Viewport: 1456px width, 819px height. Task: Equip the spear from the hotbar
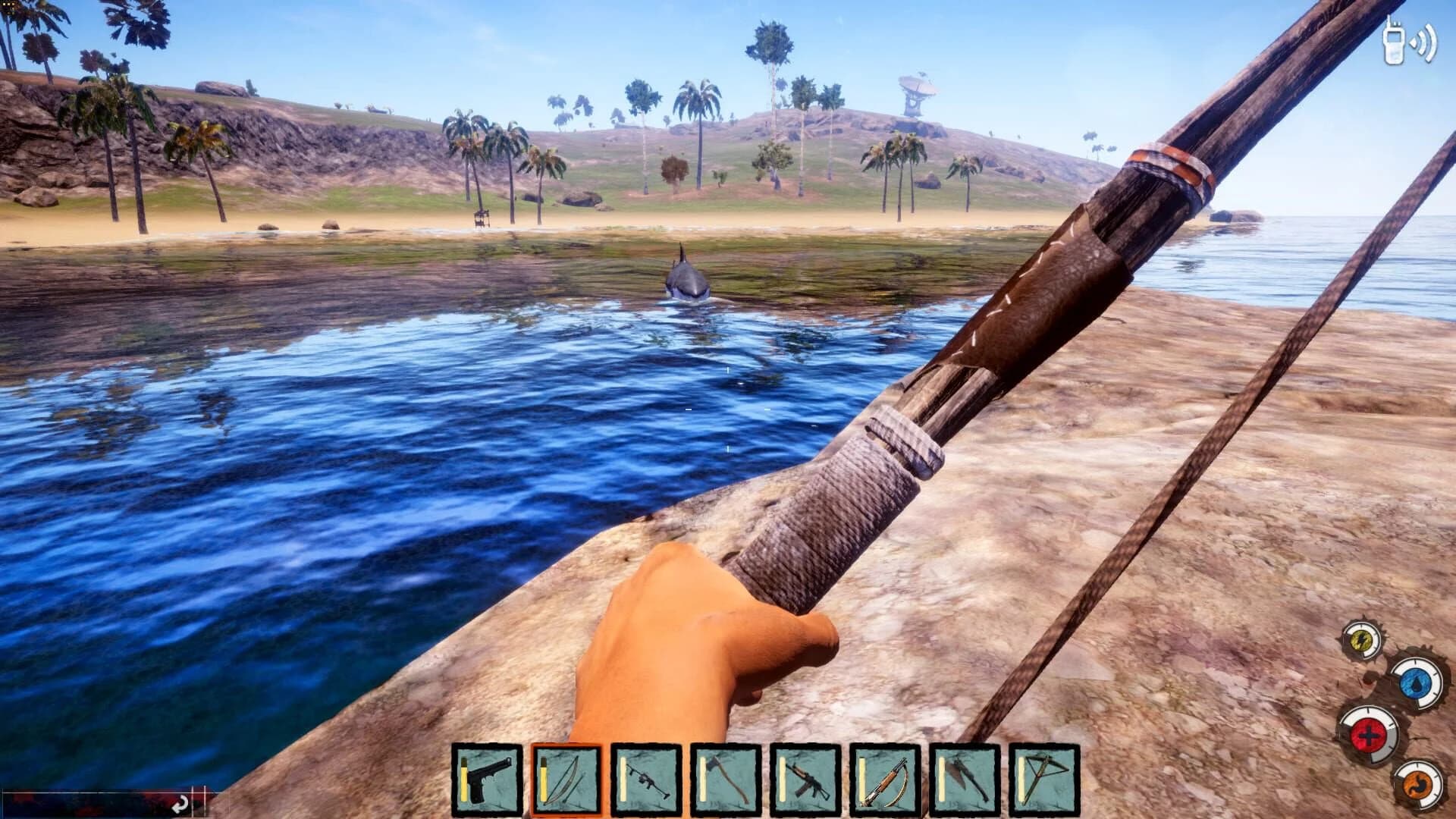(965, 780)
